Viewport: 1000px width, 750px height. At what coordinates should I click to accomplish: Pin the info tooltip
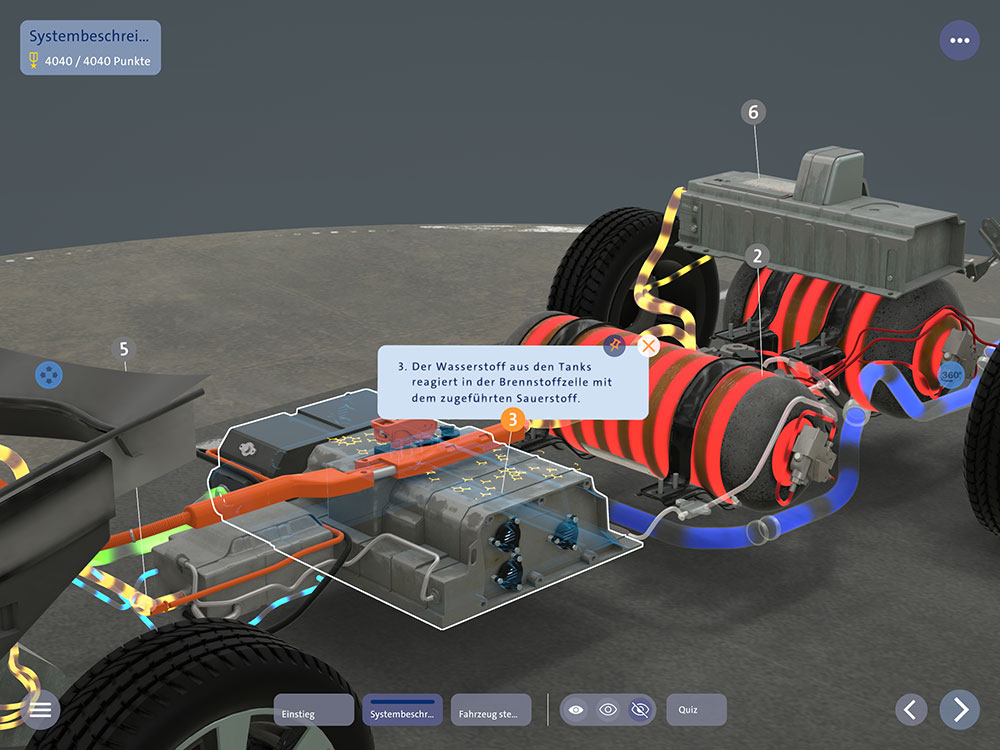[615, 346]
